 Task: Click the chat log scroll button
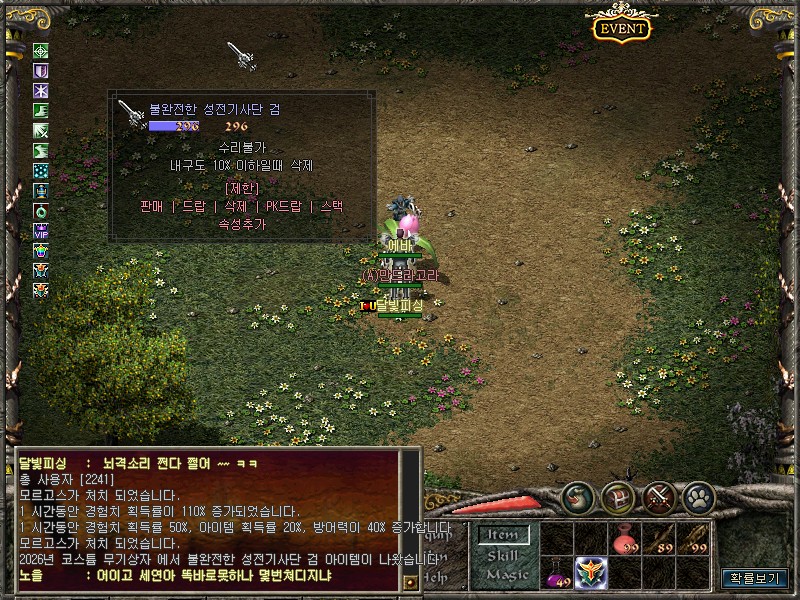(x=409, y=581)
